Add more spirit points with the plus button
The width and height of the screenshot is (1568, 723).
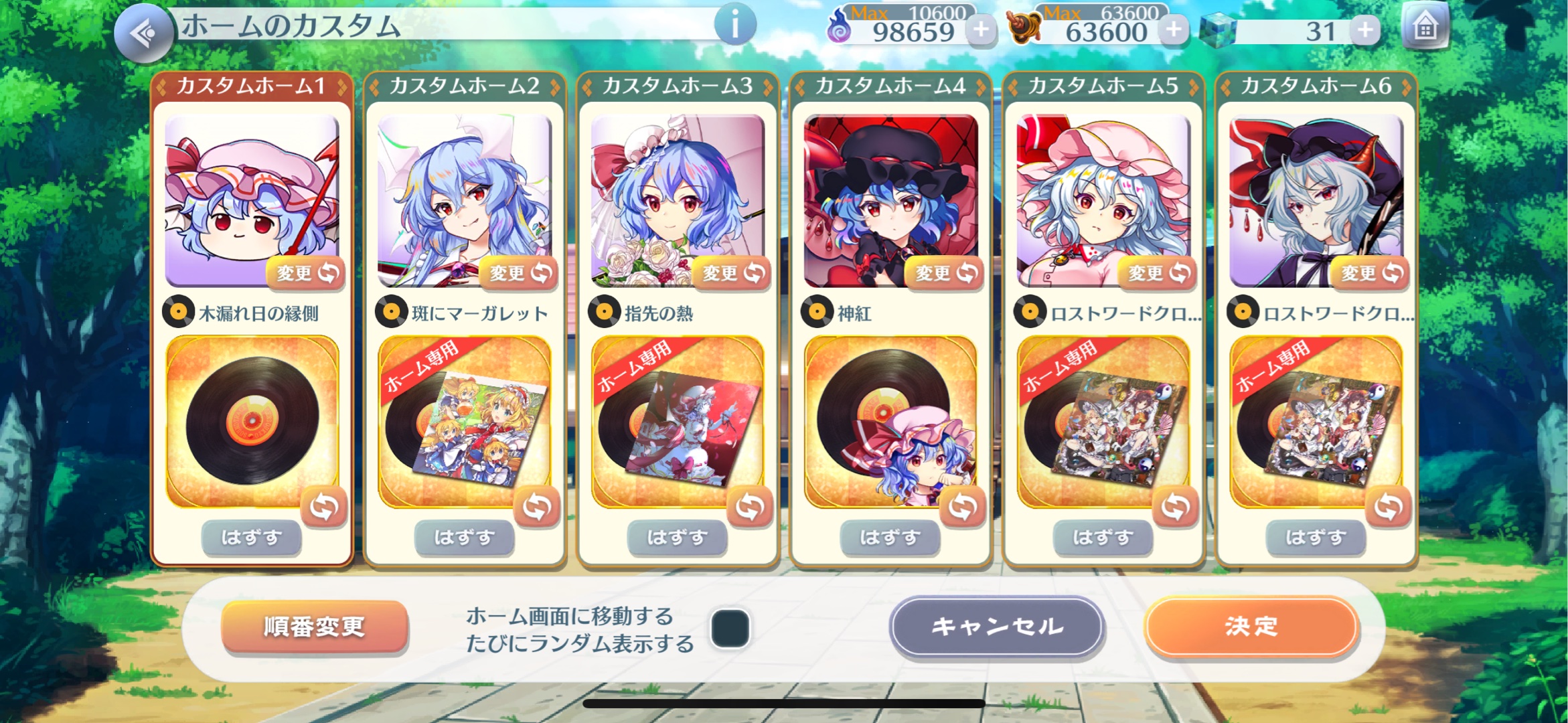click(982, 30)
